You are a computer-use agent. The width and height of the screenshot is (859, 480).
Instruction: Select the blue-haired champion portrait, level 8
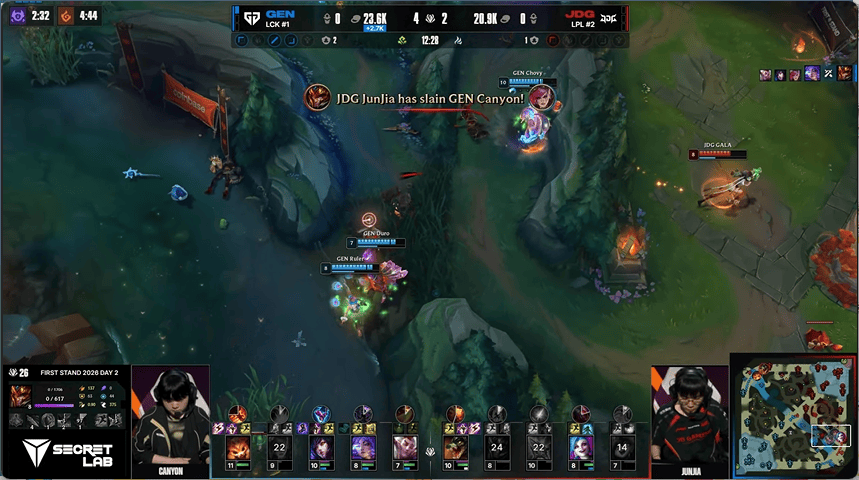pos(581,446)
